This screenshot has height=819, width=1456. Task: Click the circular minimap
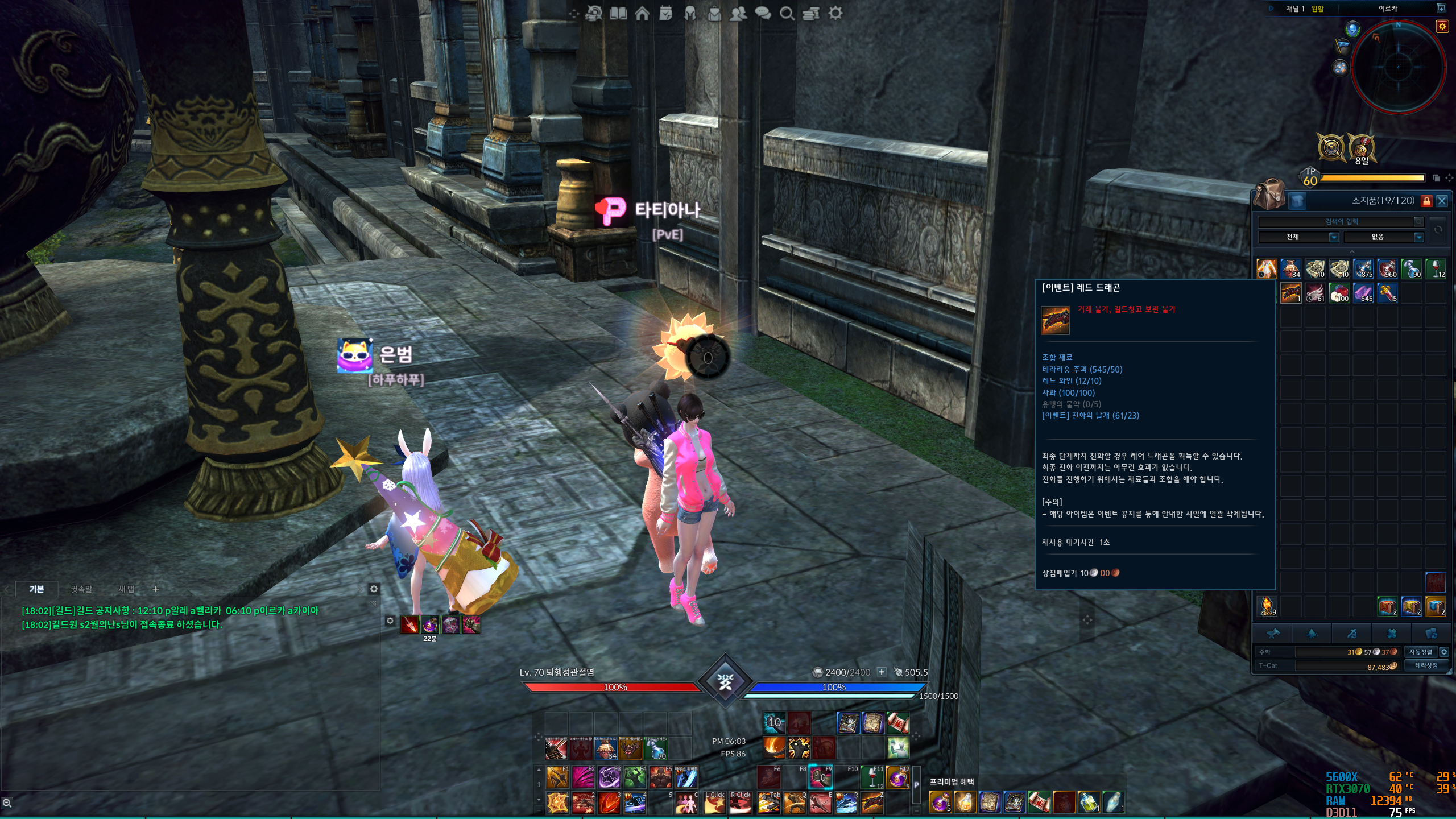tap(1398, 67)
